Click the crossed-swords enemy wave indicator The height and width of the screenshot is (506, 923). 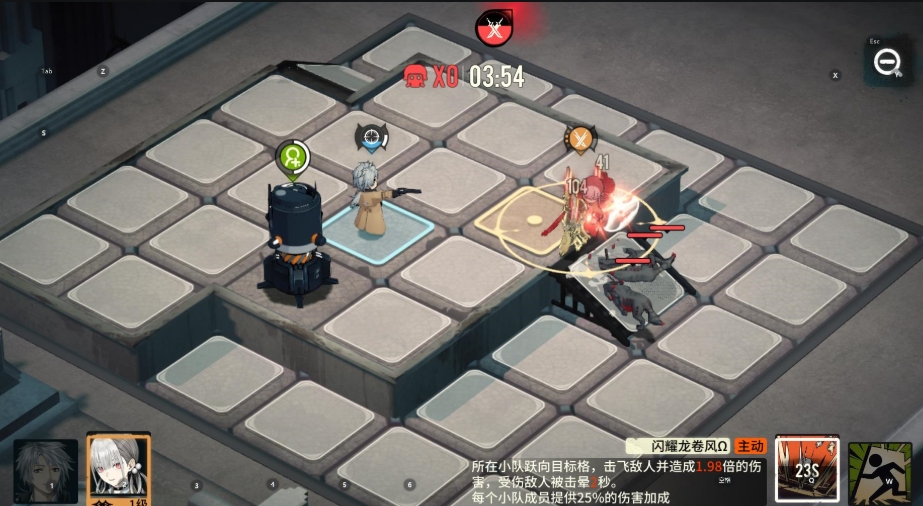click(492, 27)
